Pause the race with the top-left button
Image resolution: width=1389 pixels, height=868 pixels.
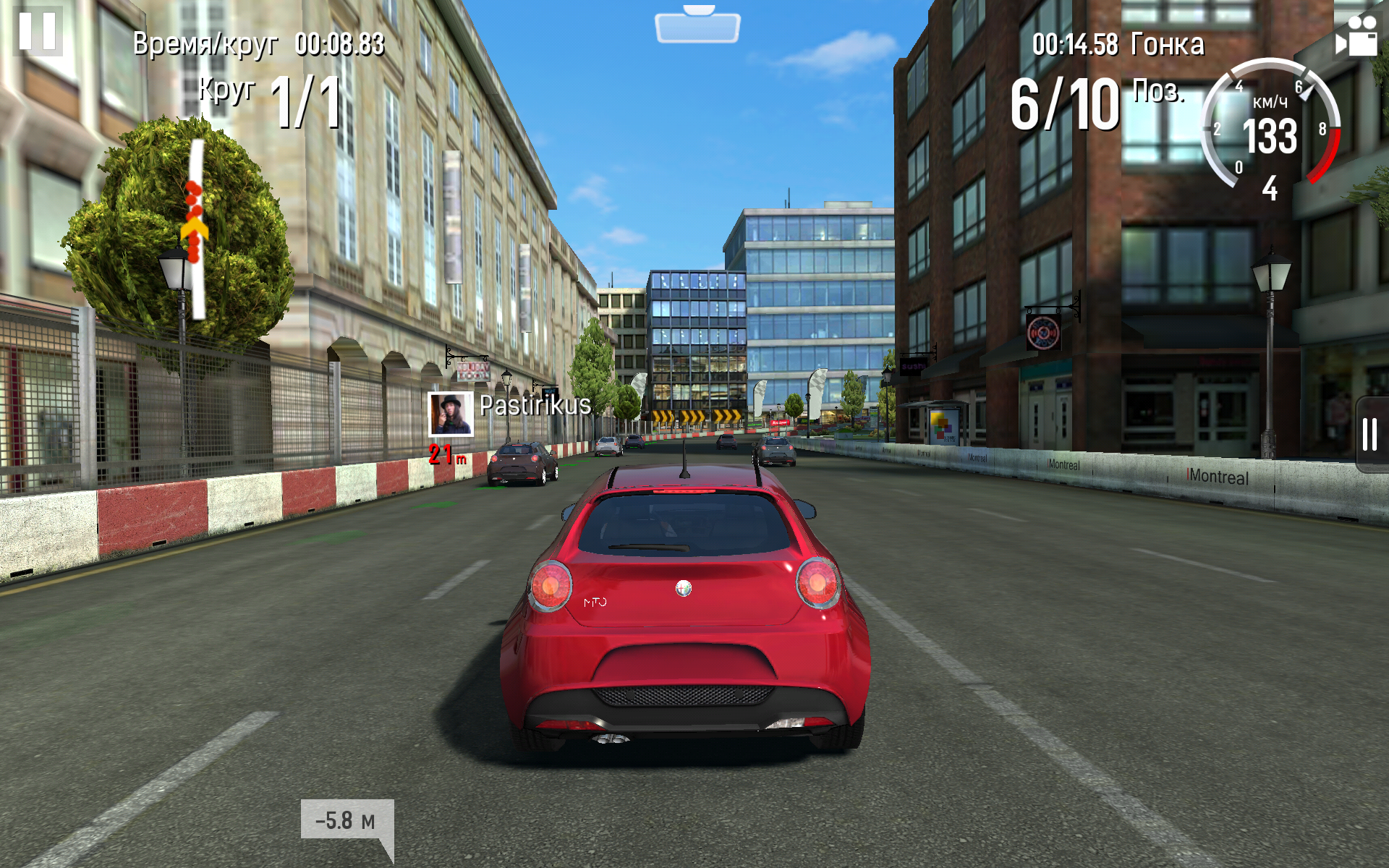point(38,31)
